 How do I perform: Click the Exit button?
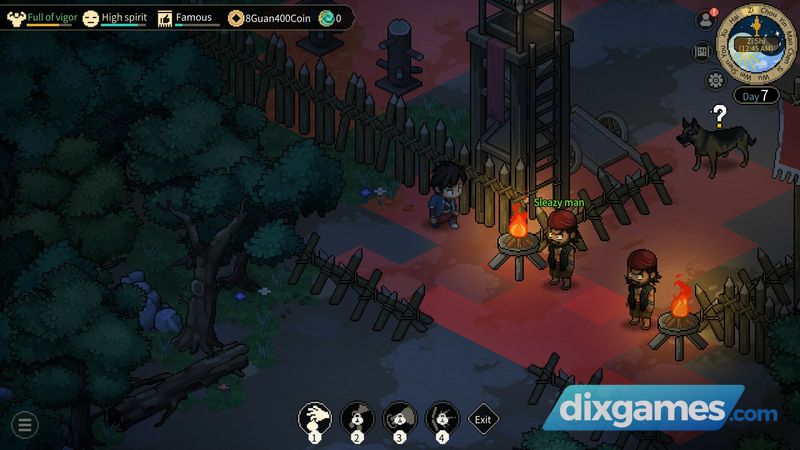click(483, 420)
